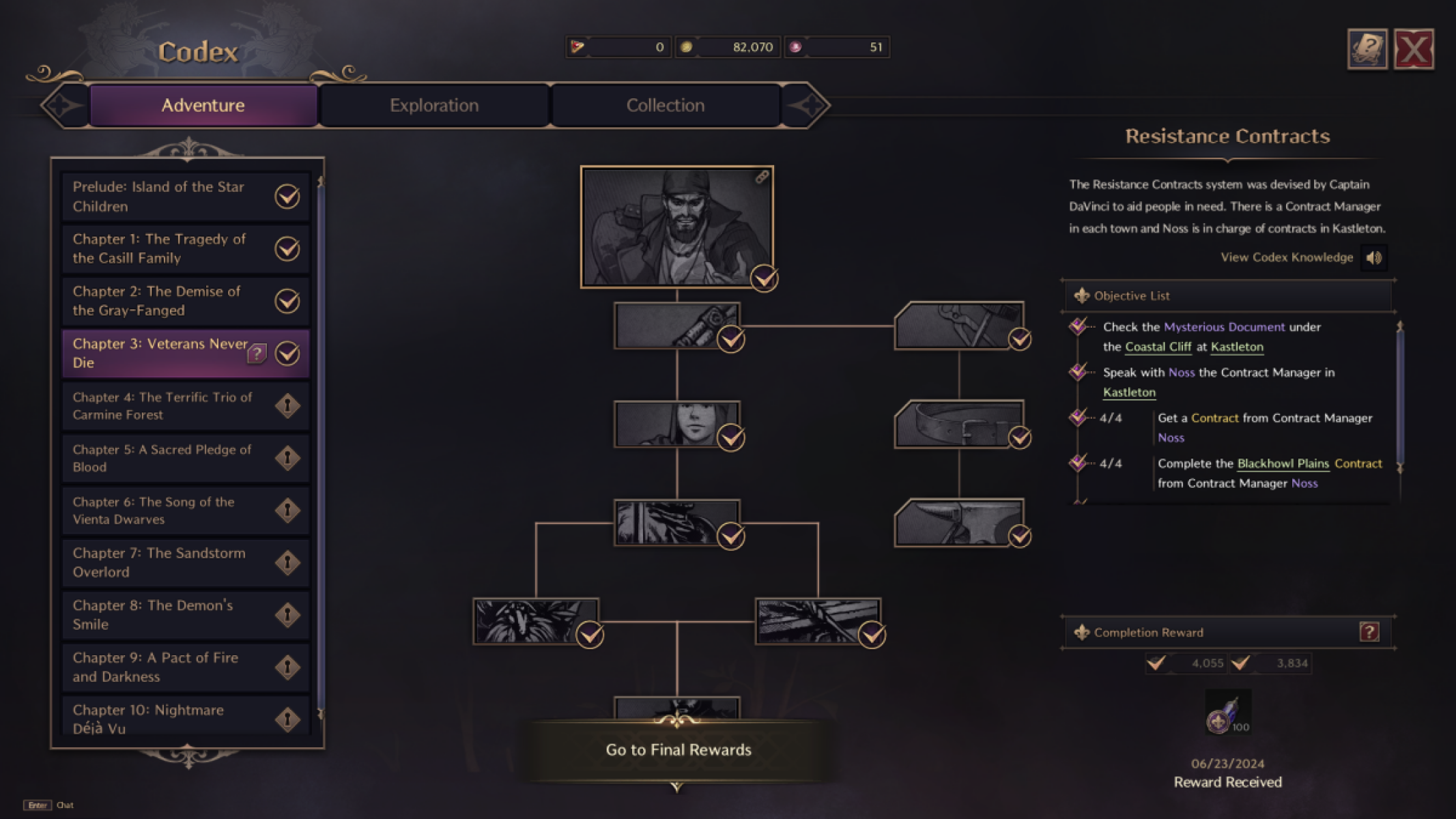Click the gold coin currency icon
Screen dimensions: 1456x819
[687, 46]
